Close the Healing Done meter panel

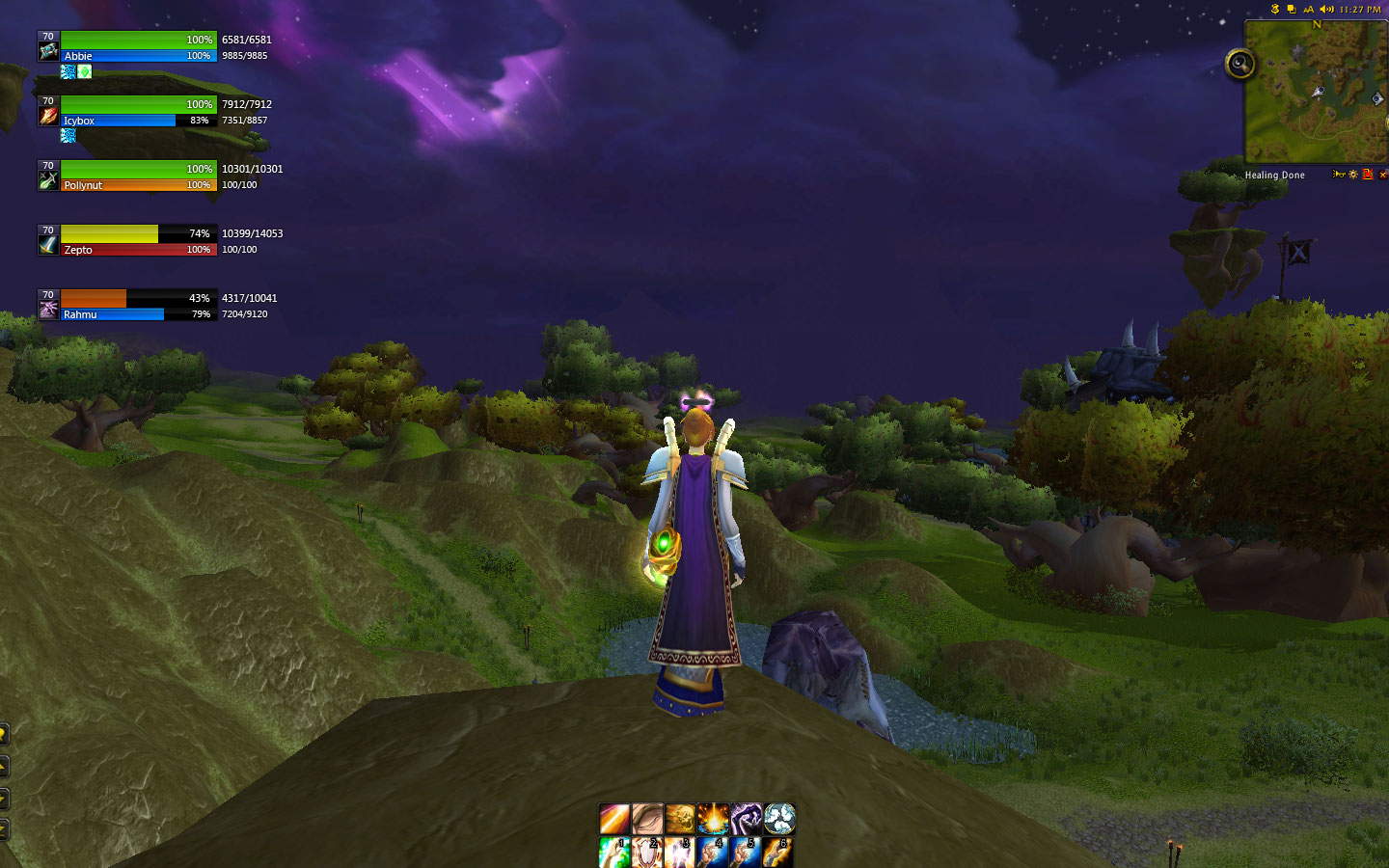click(x=1382, y=175)
